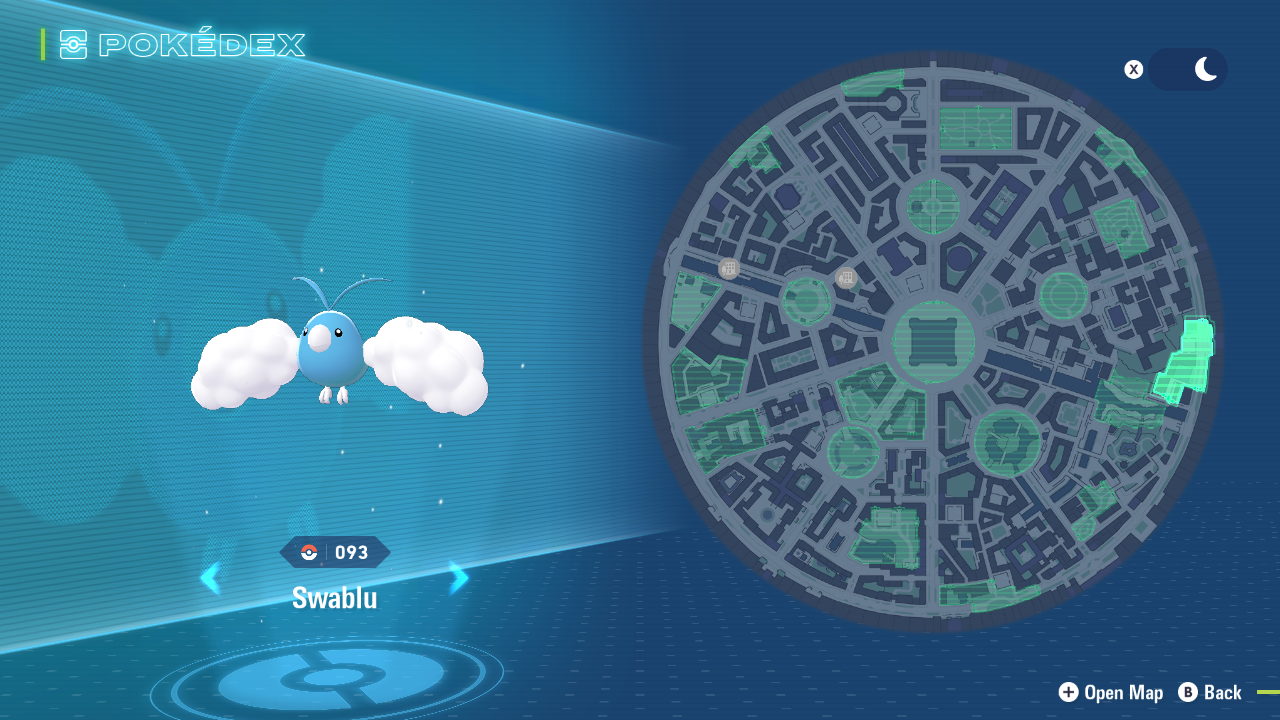Image resolution: width=1280 pixels, height=720 pixels.
Task: Click the Back label at bottom right
Action: [1222, 692]
